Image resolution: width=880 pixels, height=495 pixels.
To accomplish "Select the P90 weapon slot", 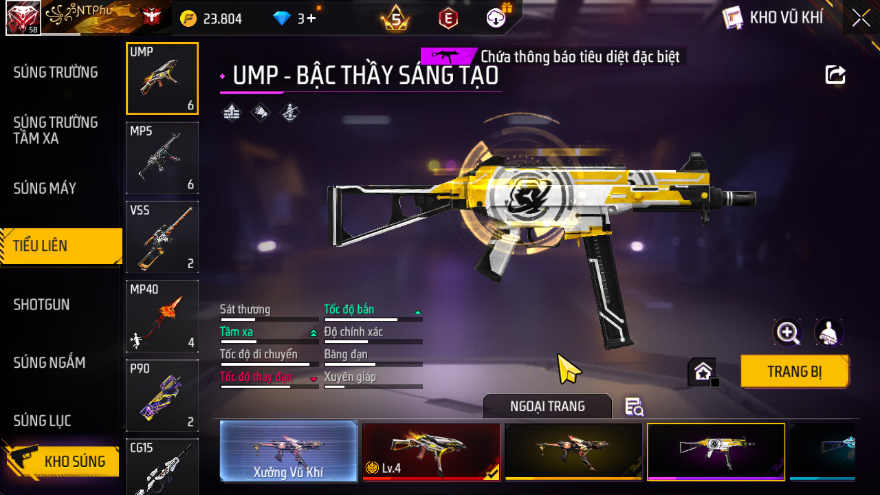I will coord(162,395).
